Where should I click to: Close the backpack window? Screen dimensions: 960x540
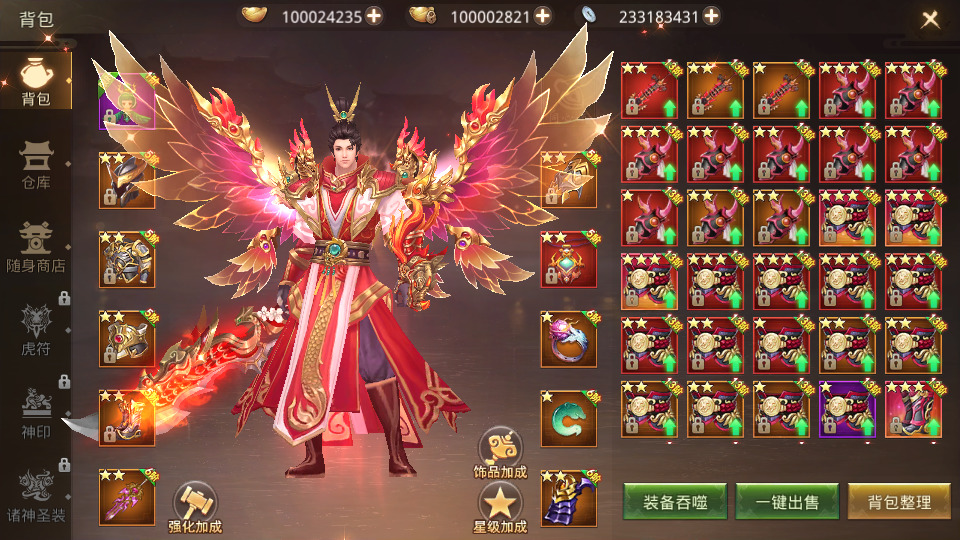pos(930,19)
